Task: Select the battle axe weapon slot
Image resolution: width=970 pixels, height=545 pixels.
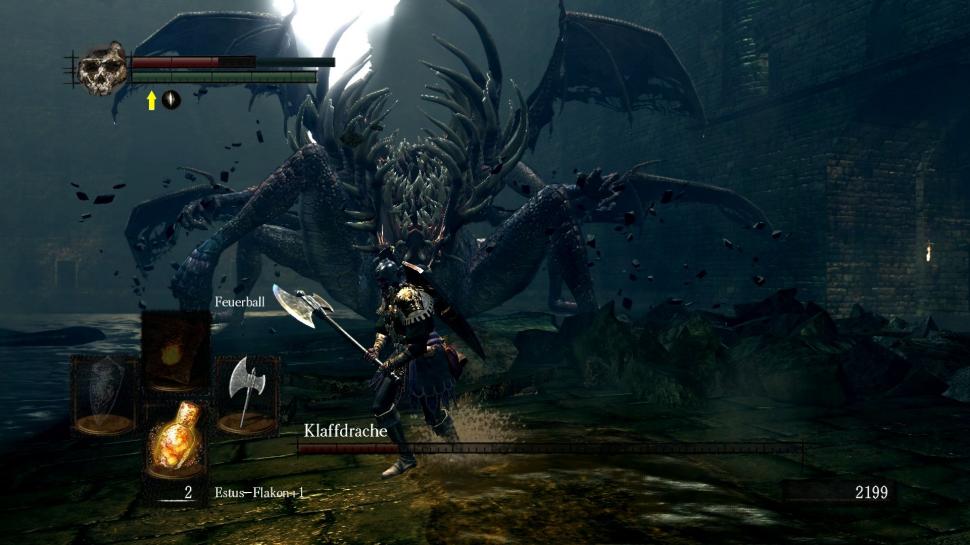Action: 246,395
